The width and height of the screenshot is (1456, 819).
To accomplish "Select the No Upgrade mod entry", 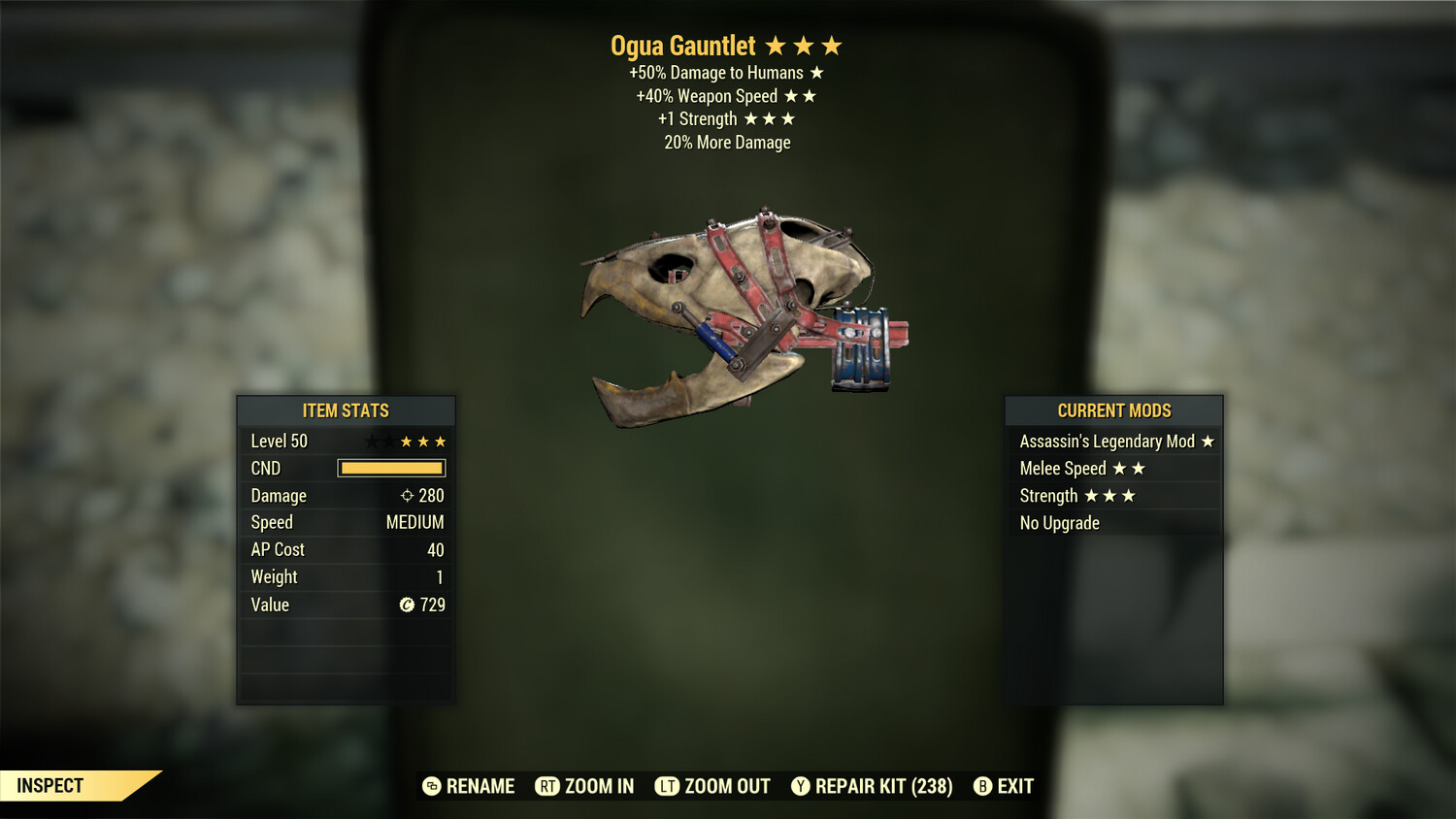I will 1059,523.
